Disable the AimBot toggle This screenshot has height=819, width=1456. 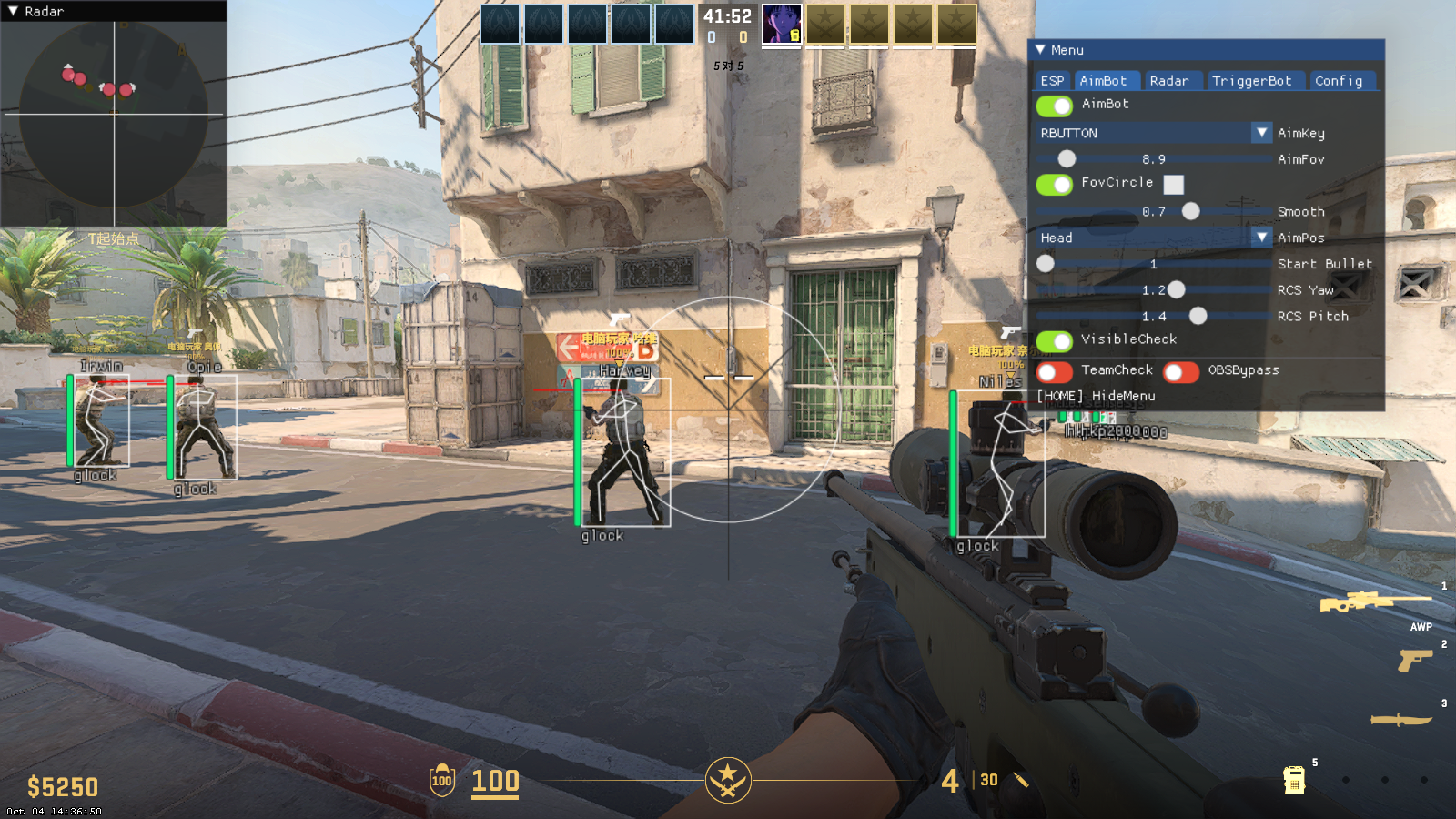tap(1055, 106)
